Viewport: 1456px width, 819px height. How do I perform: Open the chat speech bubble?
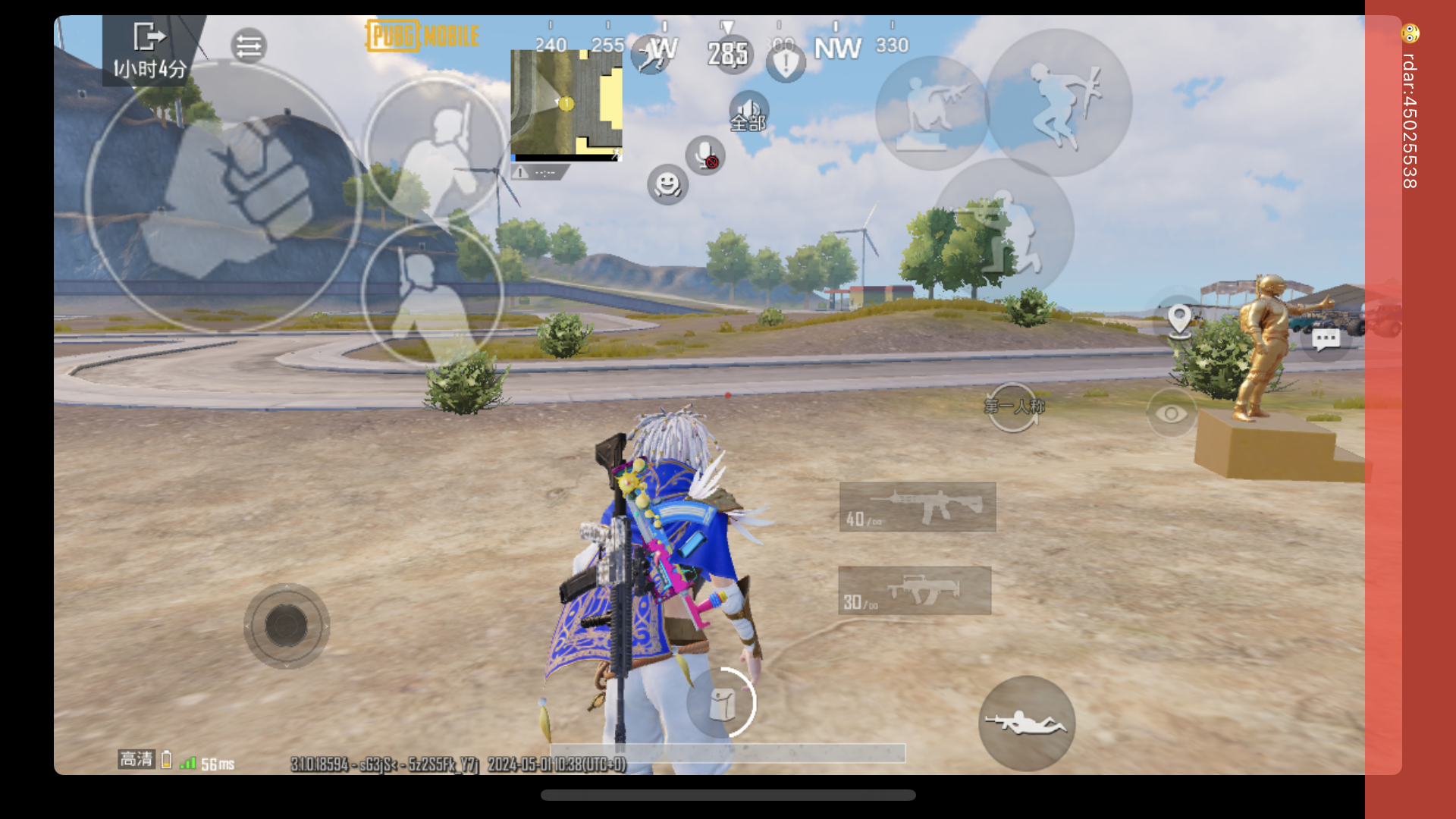pyautogui.click(x=1326, y=339)
